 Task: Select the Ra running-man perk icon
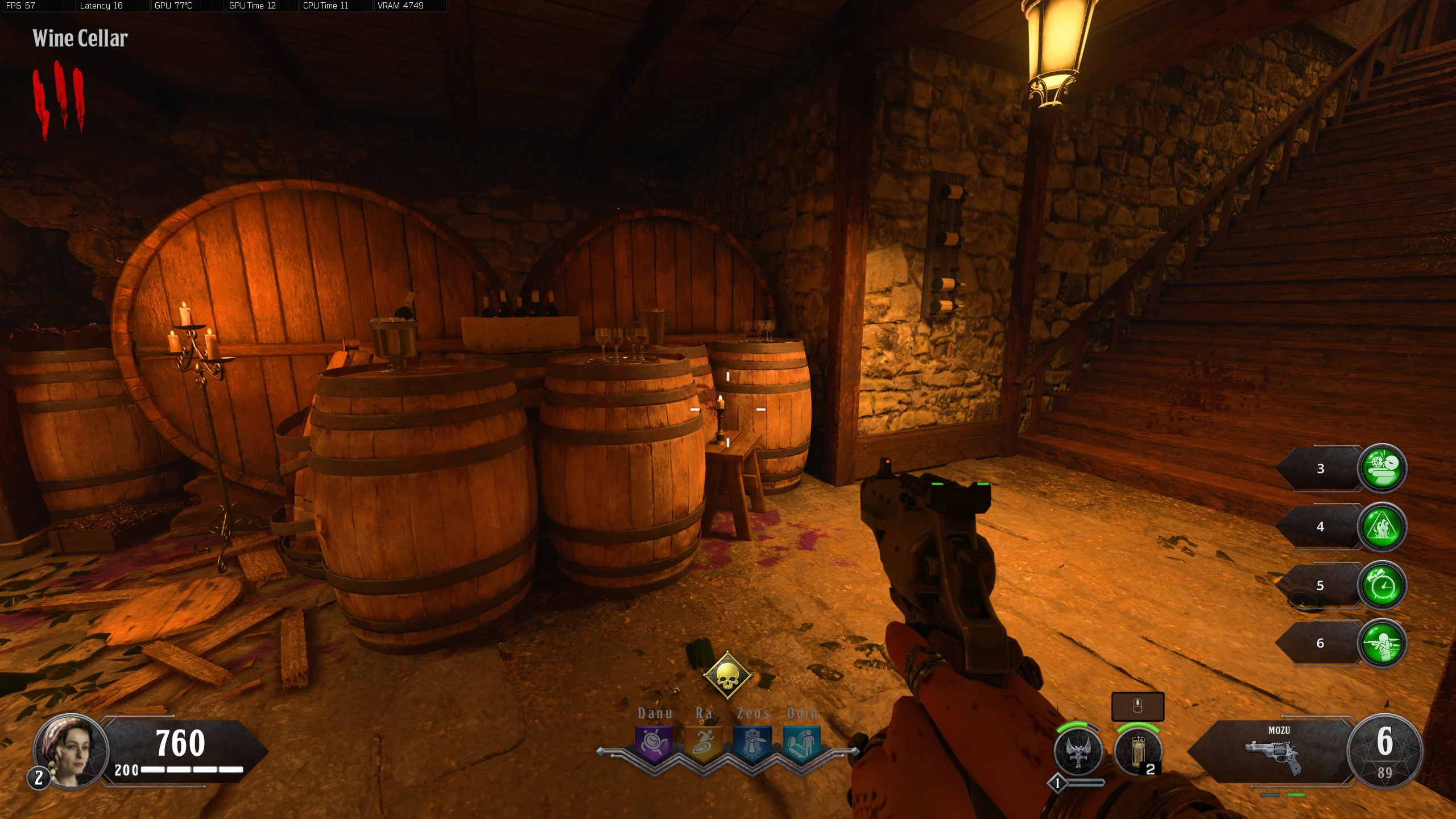pyautogui.click(x=703, y=743)
